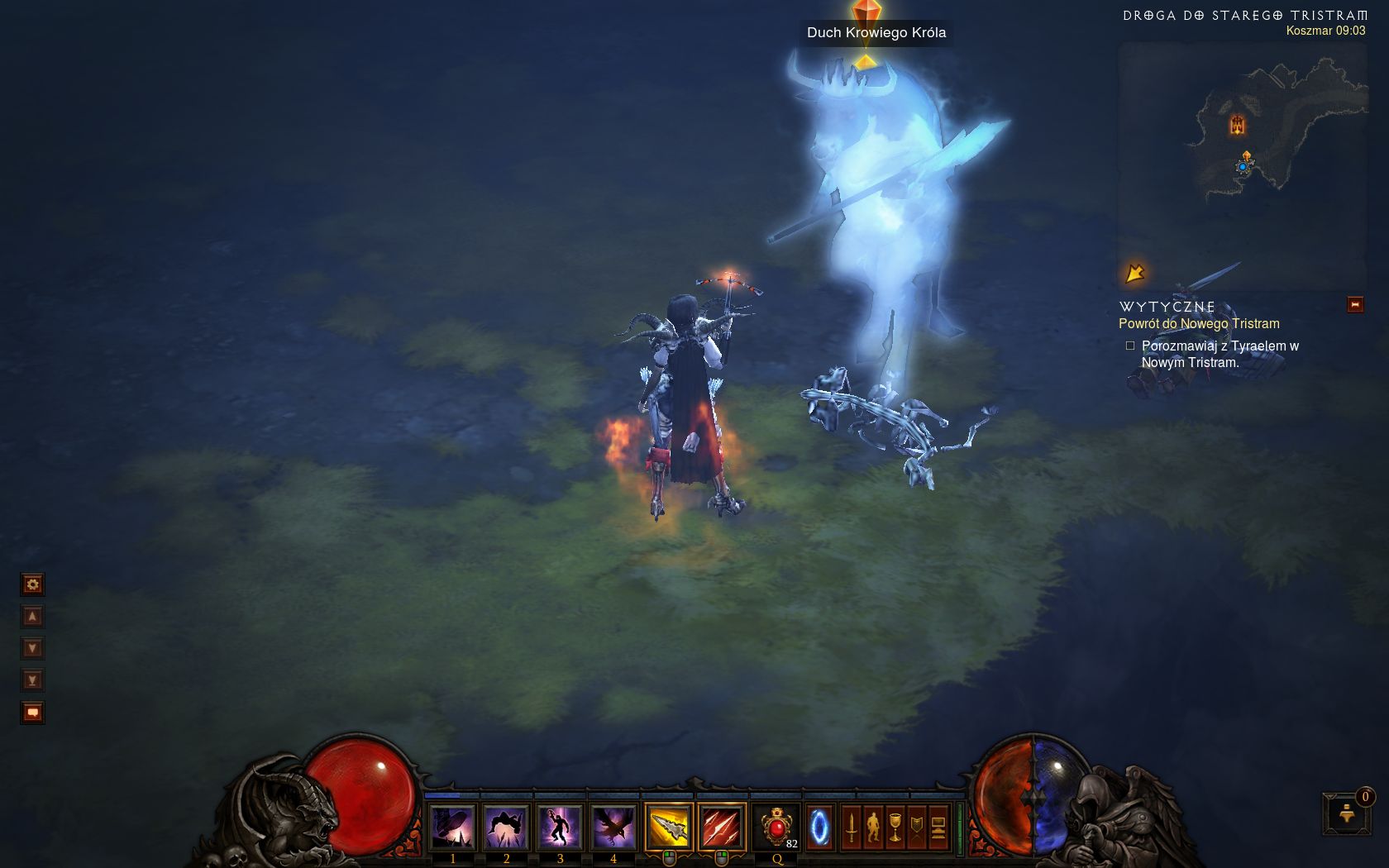1389x868 pixels.
Task: Open chat settings gear button
Action: 32,584
